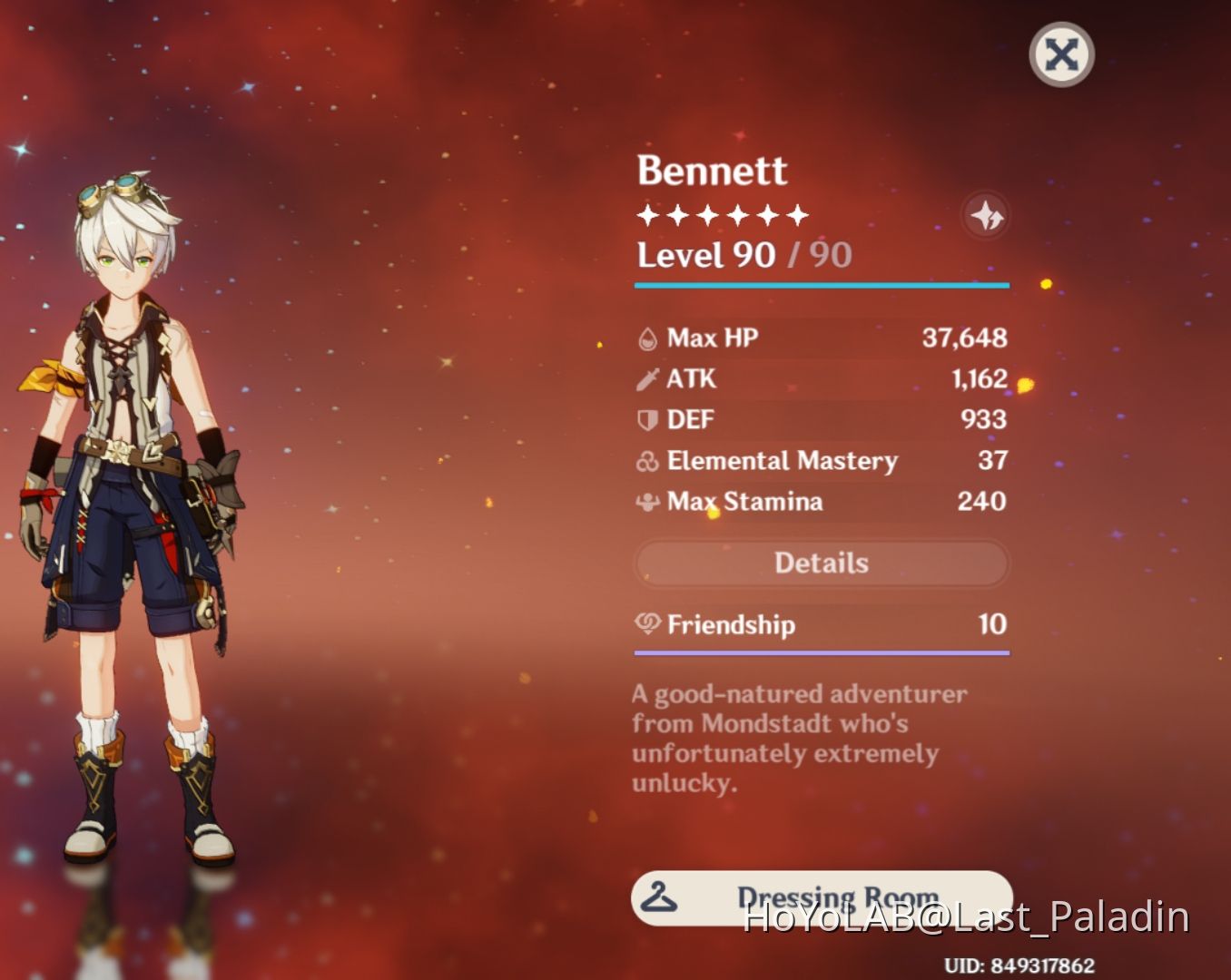Open the Details panel
This screenshot has height=980, width=1231.
pos(822,563)
